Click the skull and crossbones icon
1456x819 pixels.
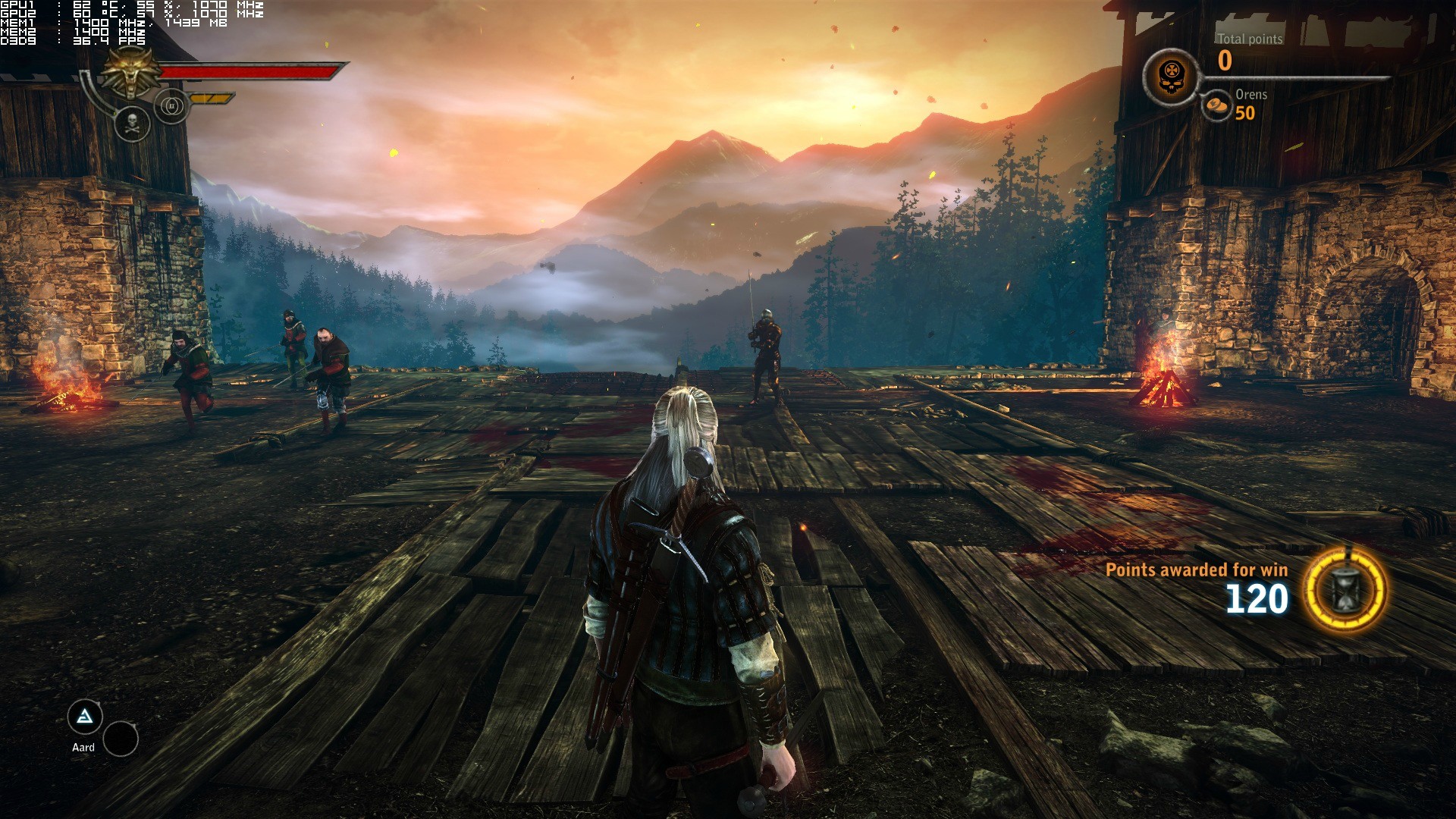click(132, 122)
